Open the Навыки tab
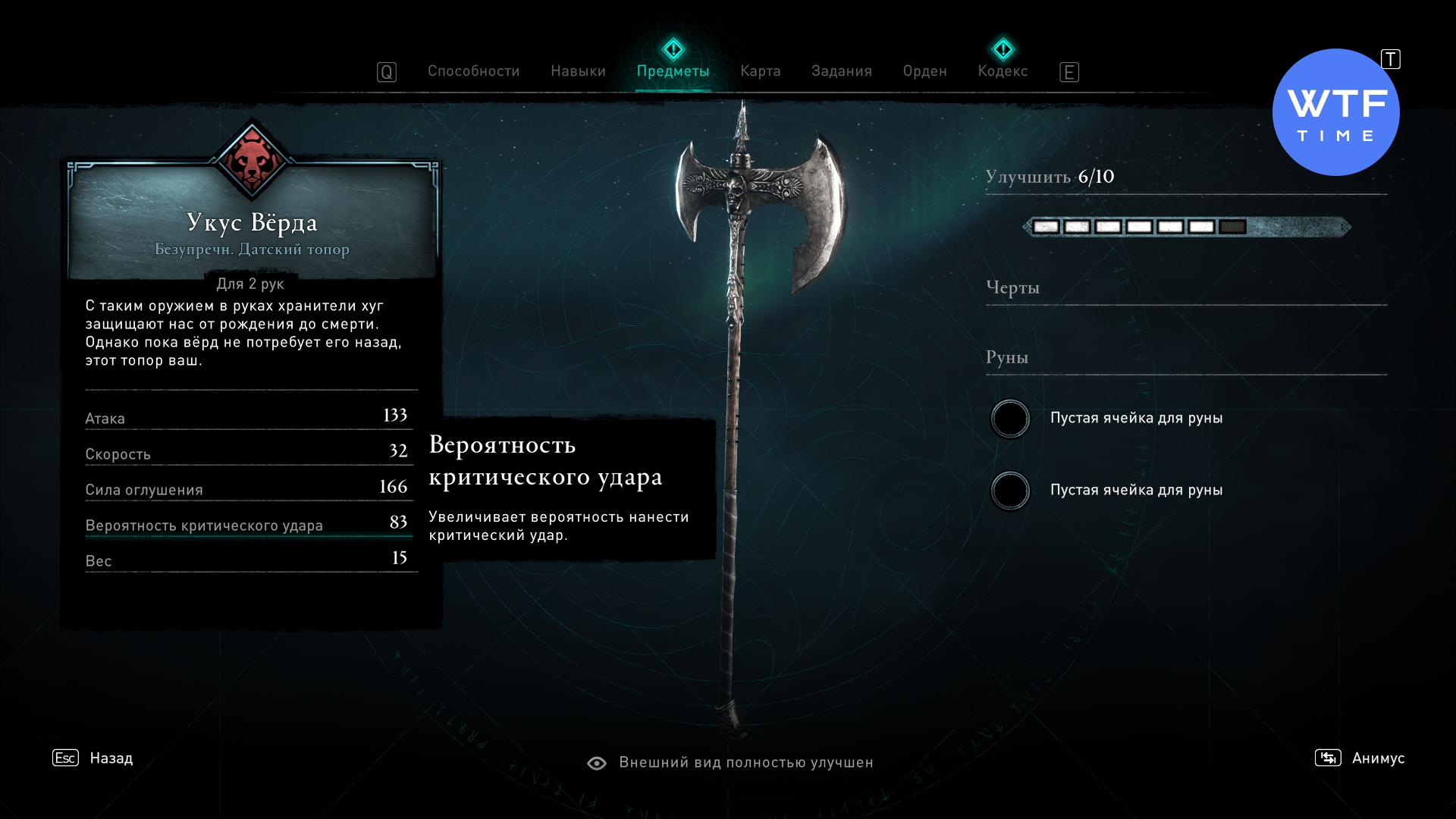The height and width of the screenshot is (819, 1456). click(578, 71)
